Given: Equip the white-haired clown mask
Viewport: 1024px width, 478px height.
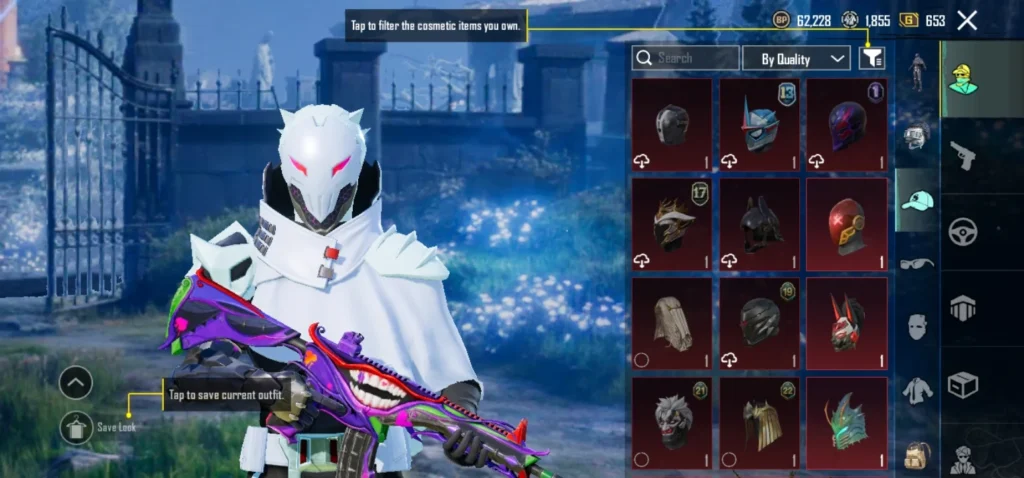Looking at the screenshot, I should pos(671,422).
